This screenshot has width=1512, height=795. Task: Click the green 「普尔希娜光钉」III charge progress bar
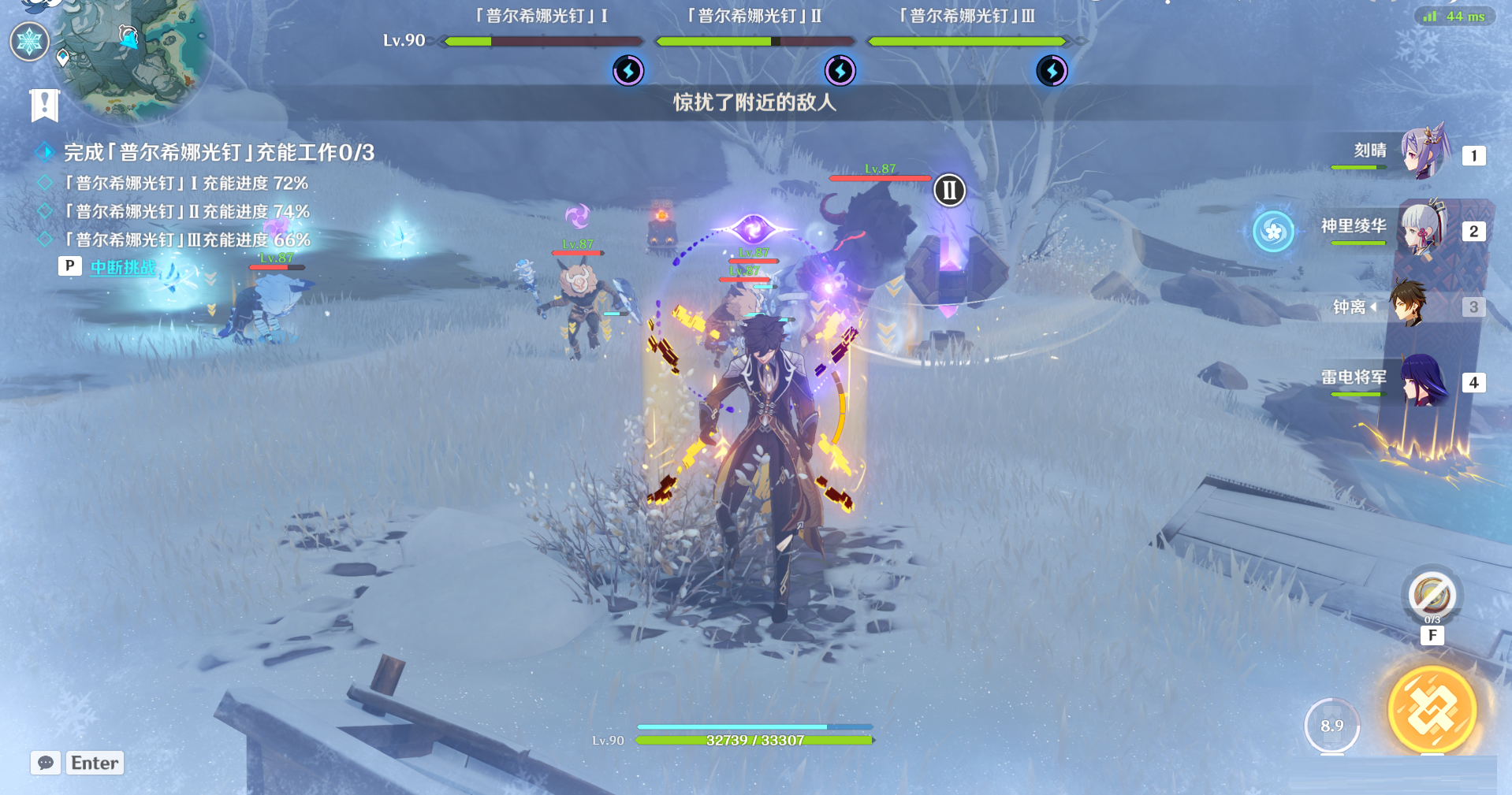tap(966, 40)
